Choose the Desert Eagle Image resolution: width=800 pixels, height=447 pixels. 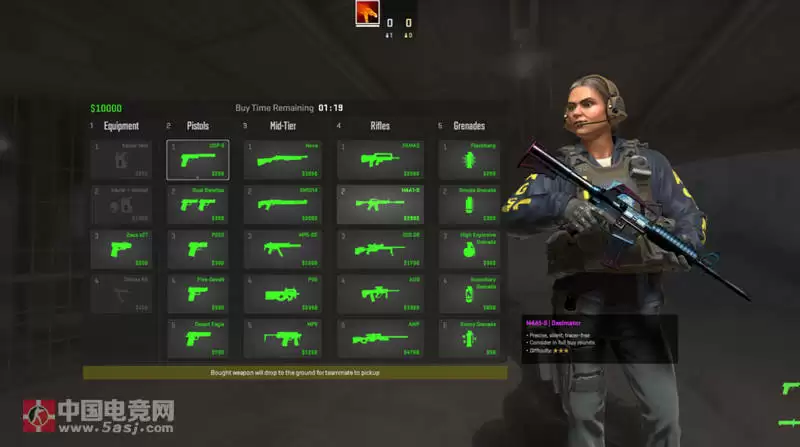(x=197, y=339)
